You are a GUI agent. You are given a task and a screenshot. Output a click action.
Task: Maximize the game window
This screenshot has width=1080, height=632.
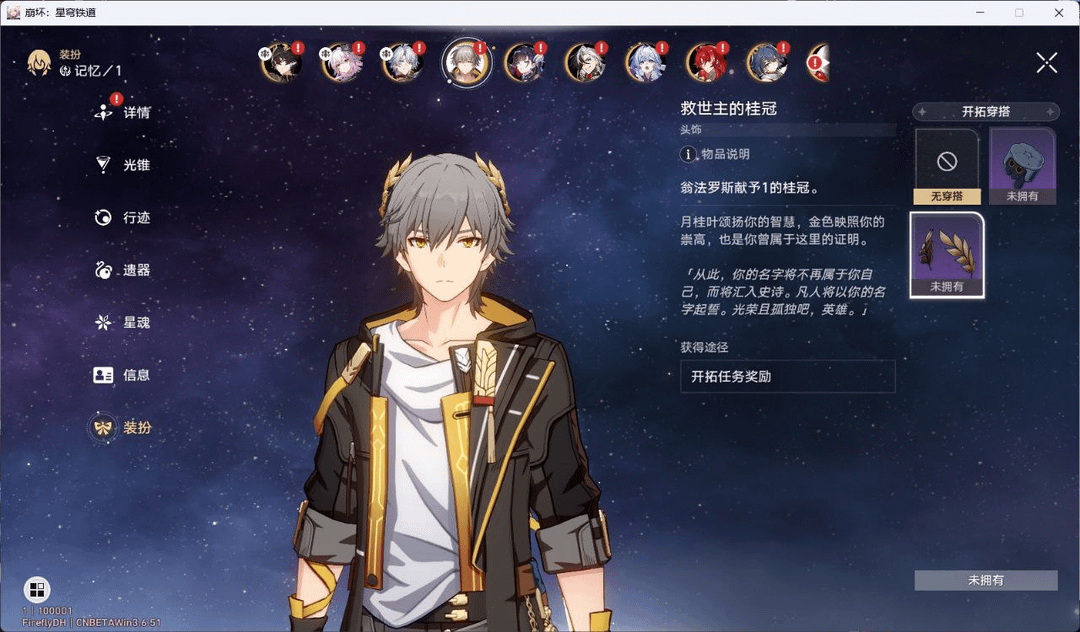tap(1019, 12)
